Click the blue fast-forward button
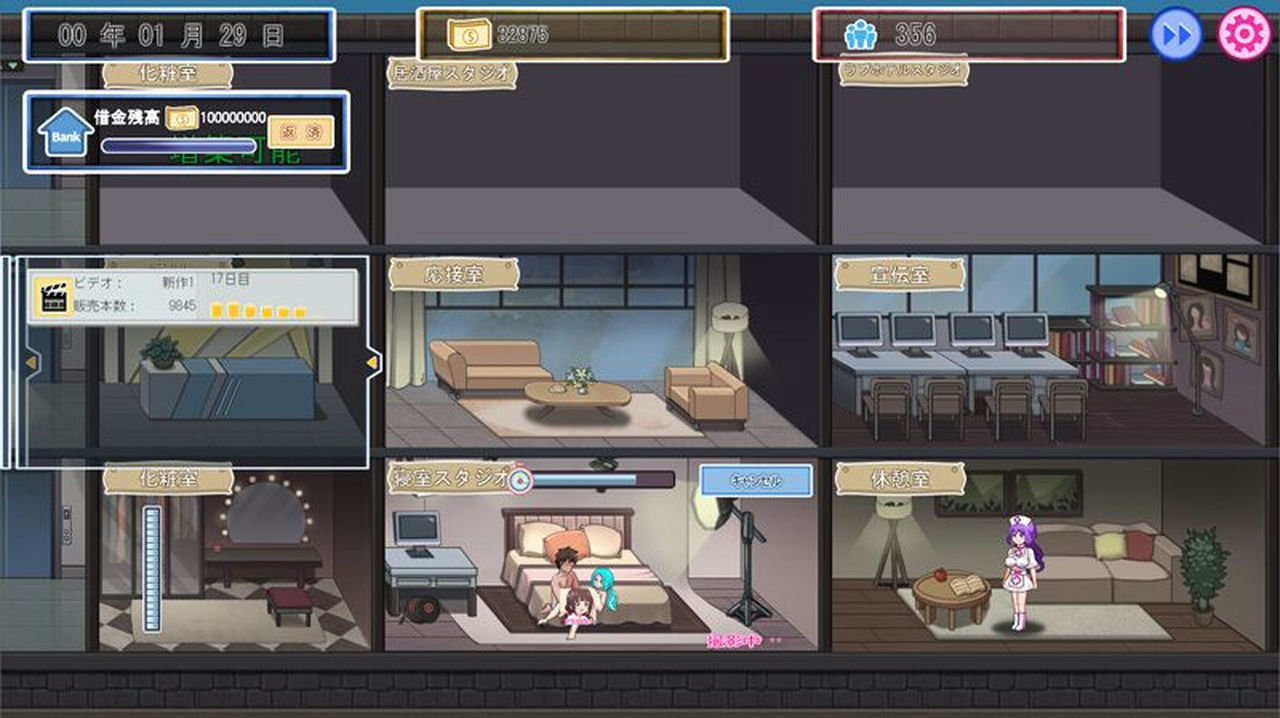1280x718 pixels. pyautogui.click(x=1176, y=35)
